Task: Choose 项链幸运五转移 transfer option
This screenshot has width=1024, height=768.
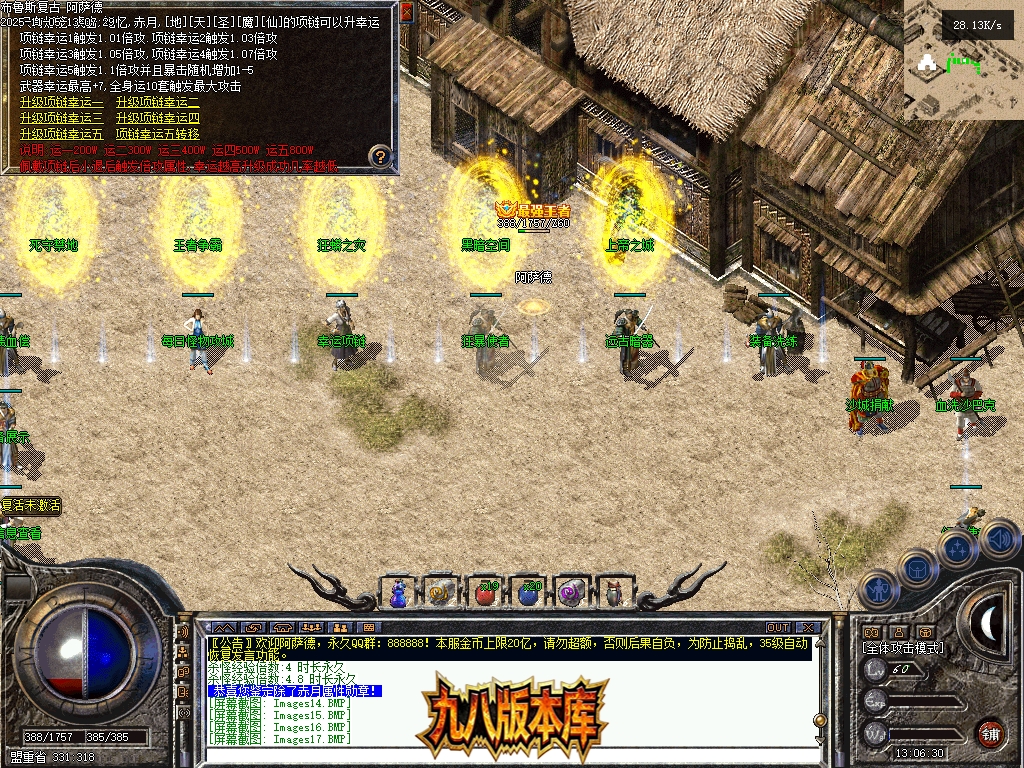Action: click(157, 134)
